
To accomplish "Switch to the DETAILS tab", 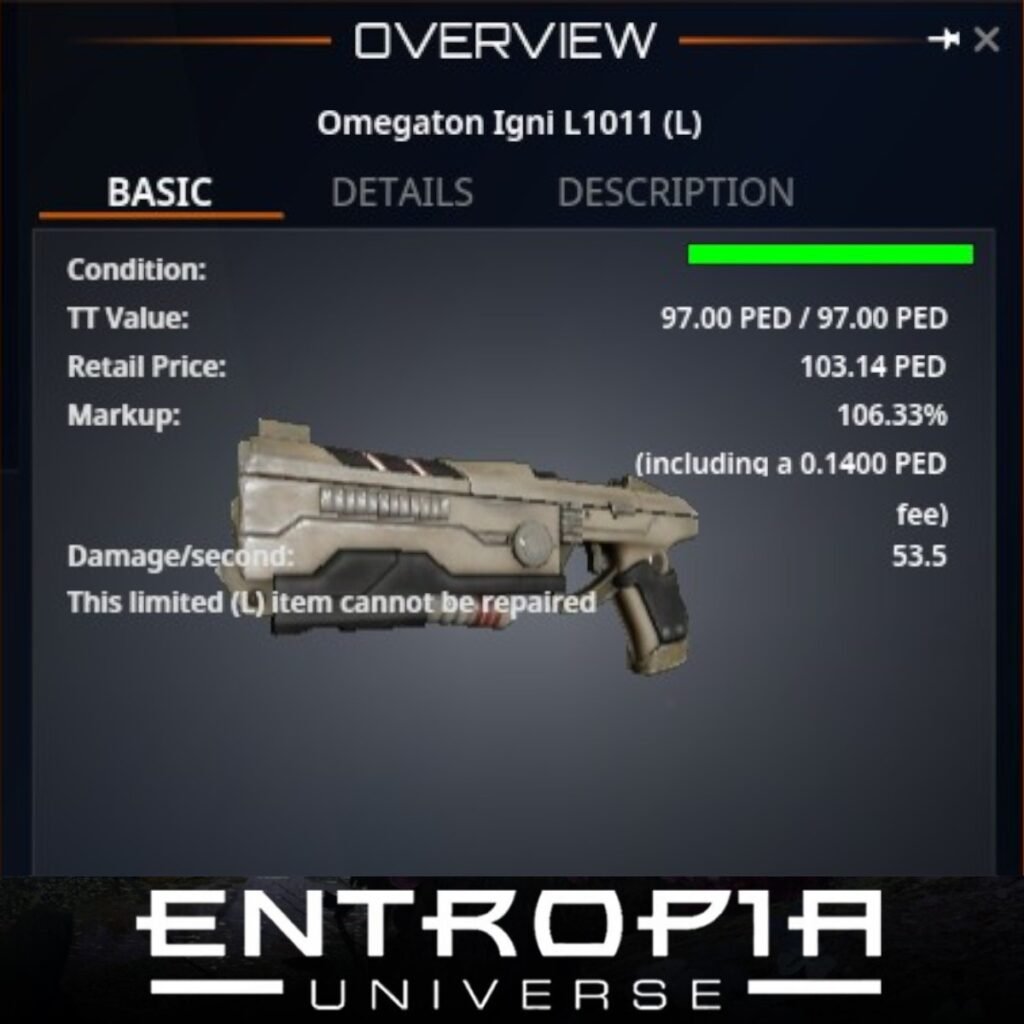I will [x=402, y=192].
